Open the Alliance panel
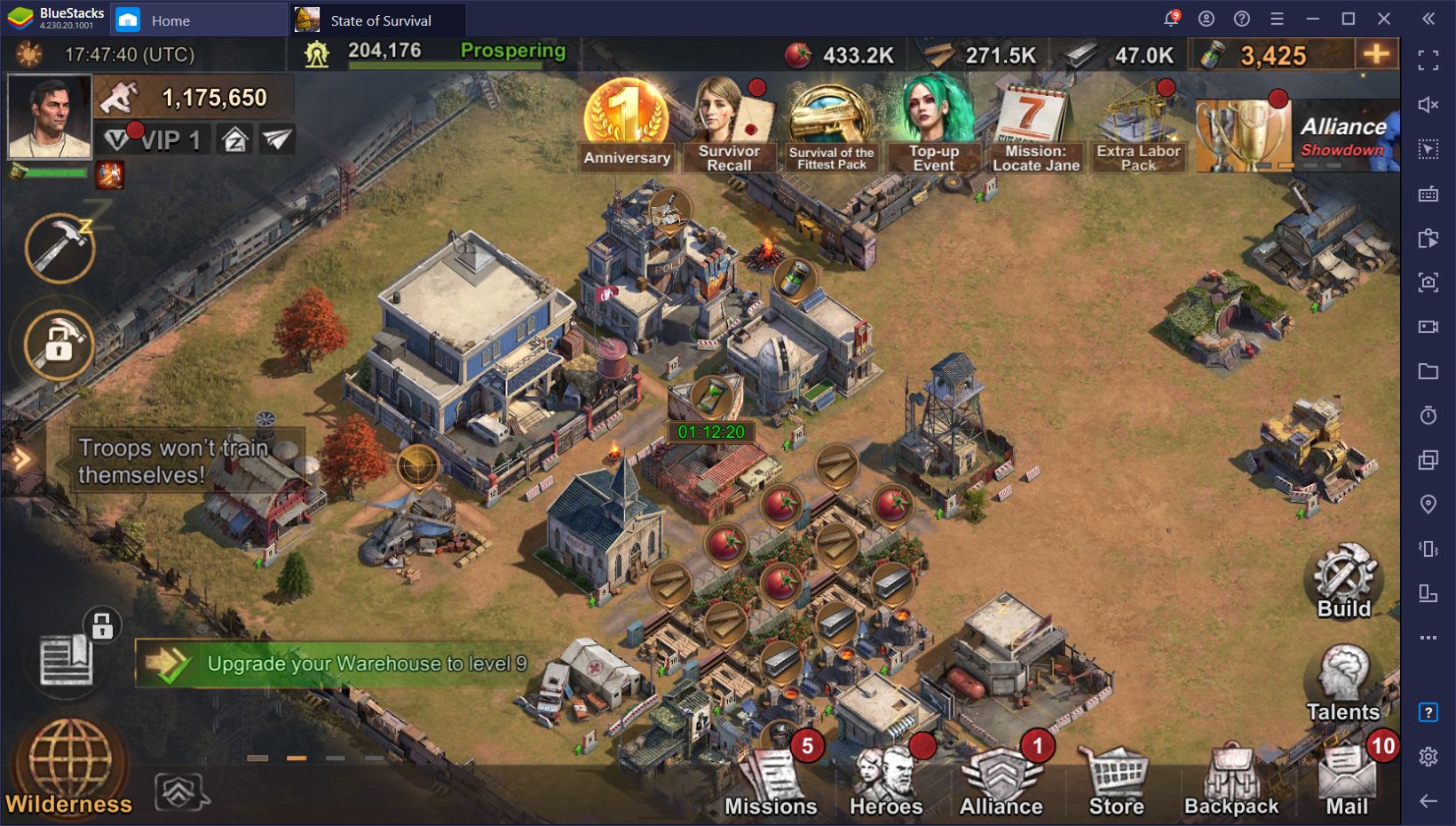Image resolution: width=1456 pixels, height=826 pixels. [x=1001, y=782]
